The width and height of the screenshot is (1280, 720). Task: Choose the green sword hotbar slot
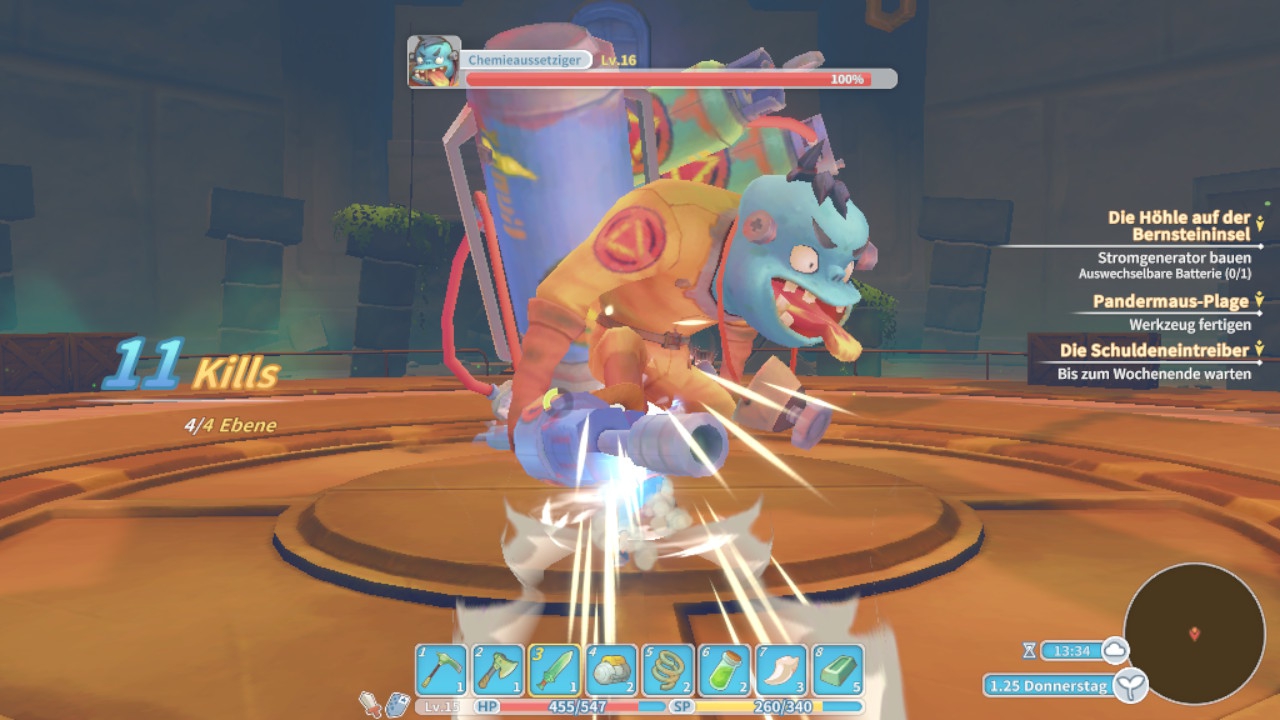pyautogui.click(x=554, y=670)
